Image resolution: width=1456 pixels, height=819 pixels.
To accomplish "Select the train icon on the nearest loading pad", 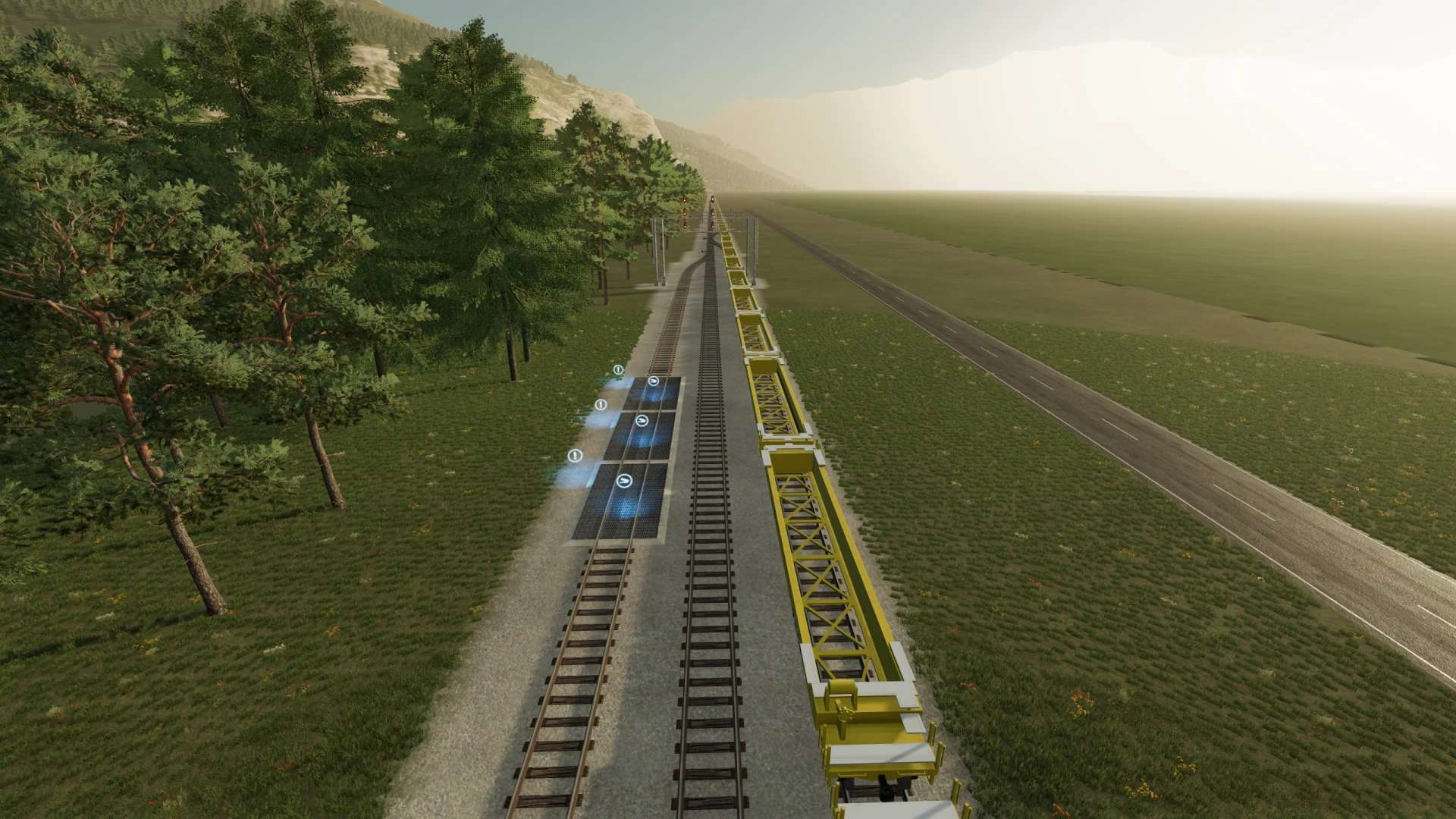I will [x=624, y=482].
